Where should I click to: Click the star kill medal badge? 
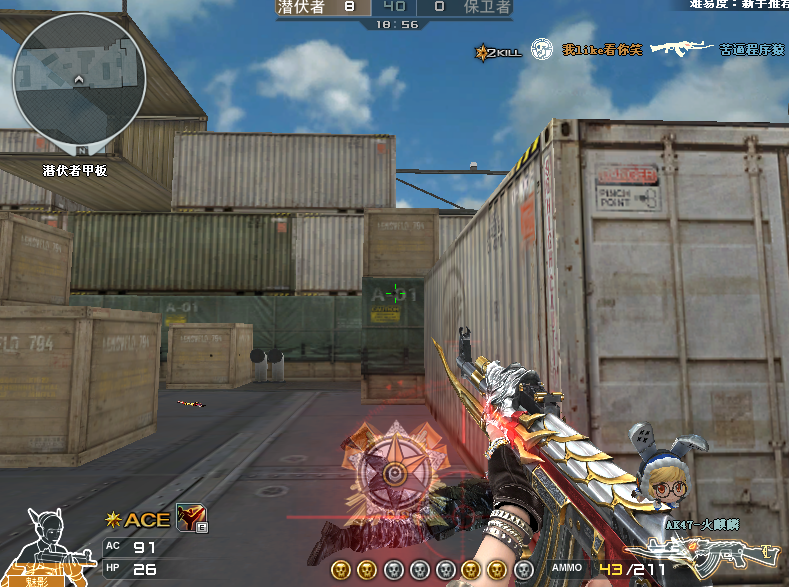click(x=394, y=470)
